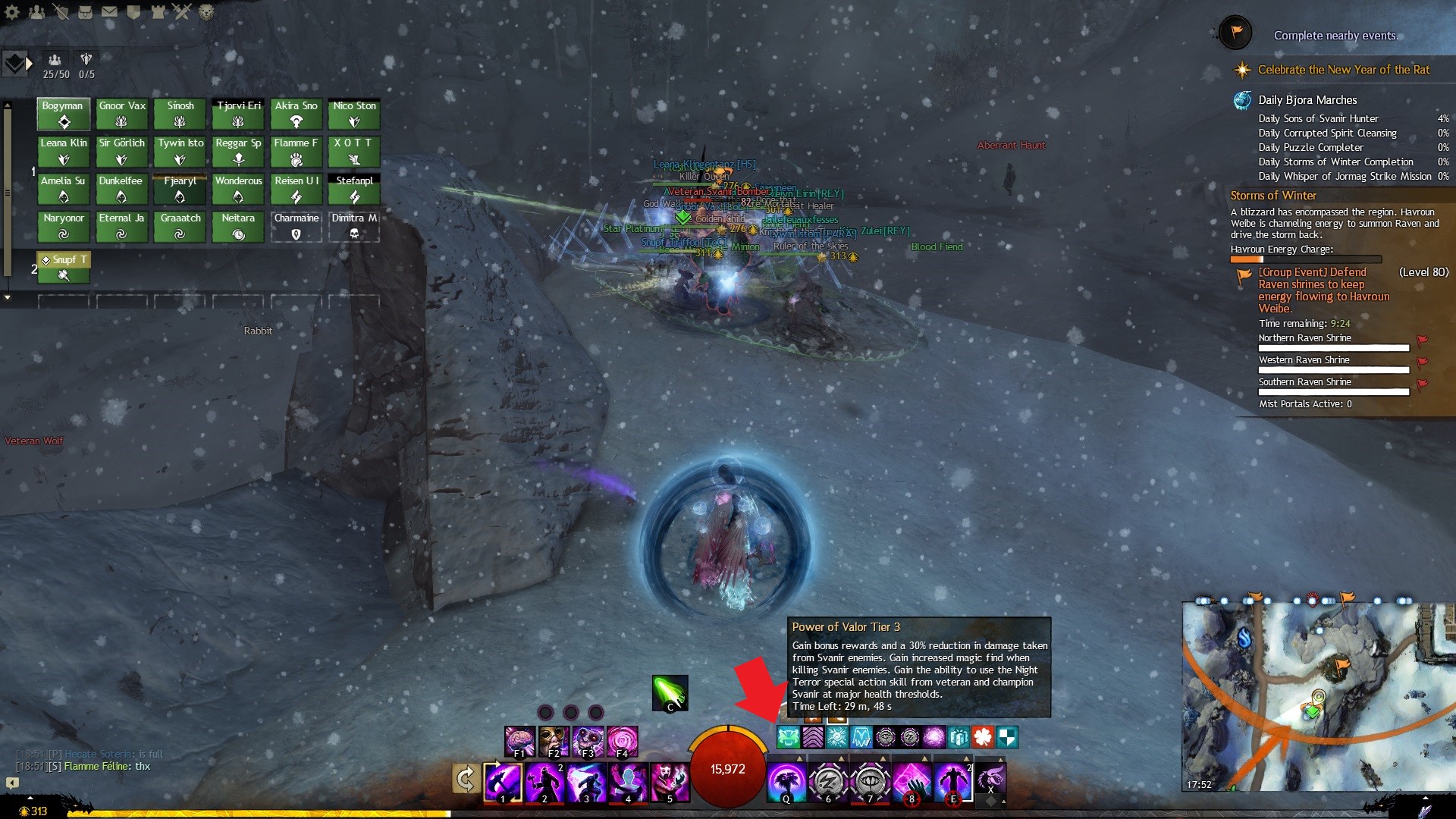Open the inventory bag icon
1456x819 pixels.
85,11
